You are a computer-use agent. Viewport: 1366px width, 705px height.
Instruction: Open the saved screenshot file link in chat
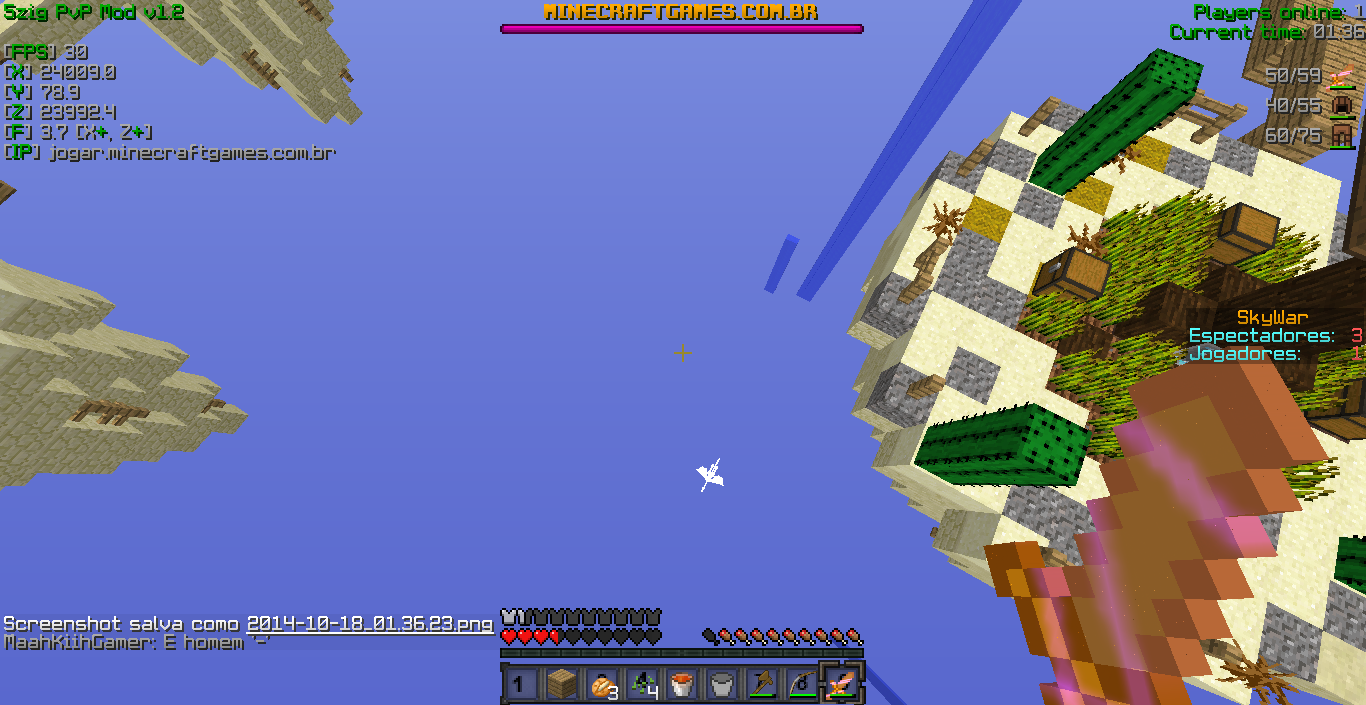369,623
